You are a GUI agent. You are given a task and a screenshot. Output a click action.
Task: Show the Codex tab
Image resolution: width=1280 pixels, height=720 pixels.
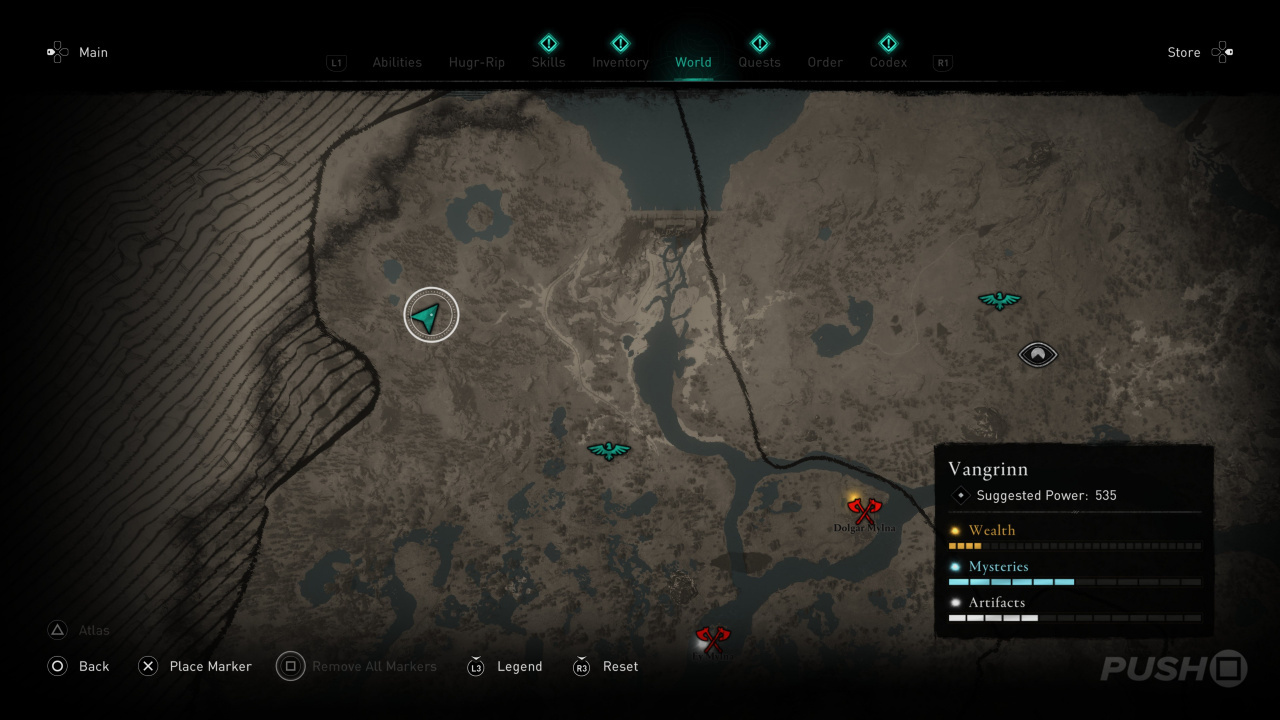tap(888, 62)
